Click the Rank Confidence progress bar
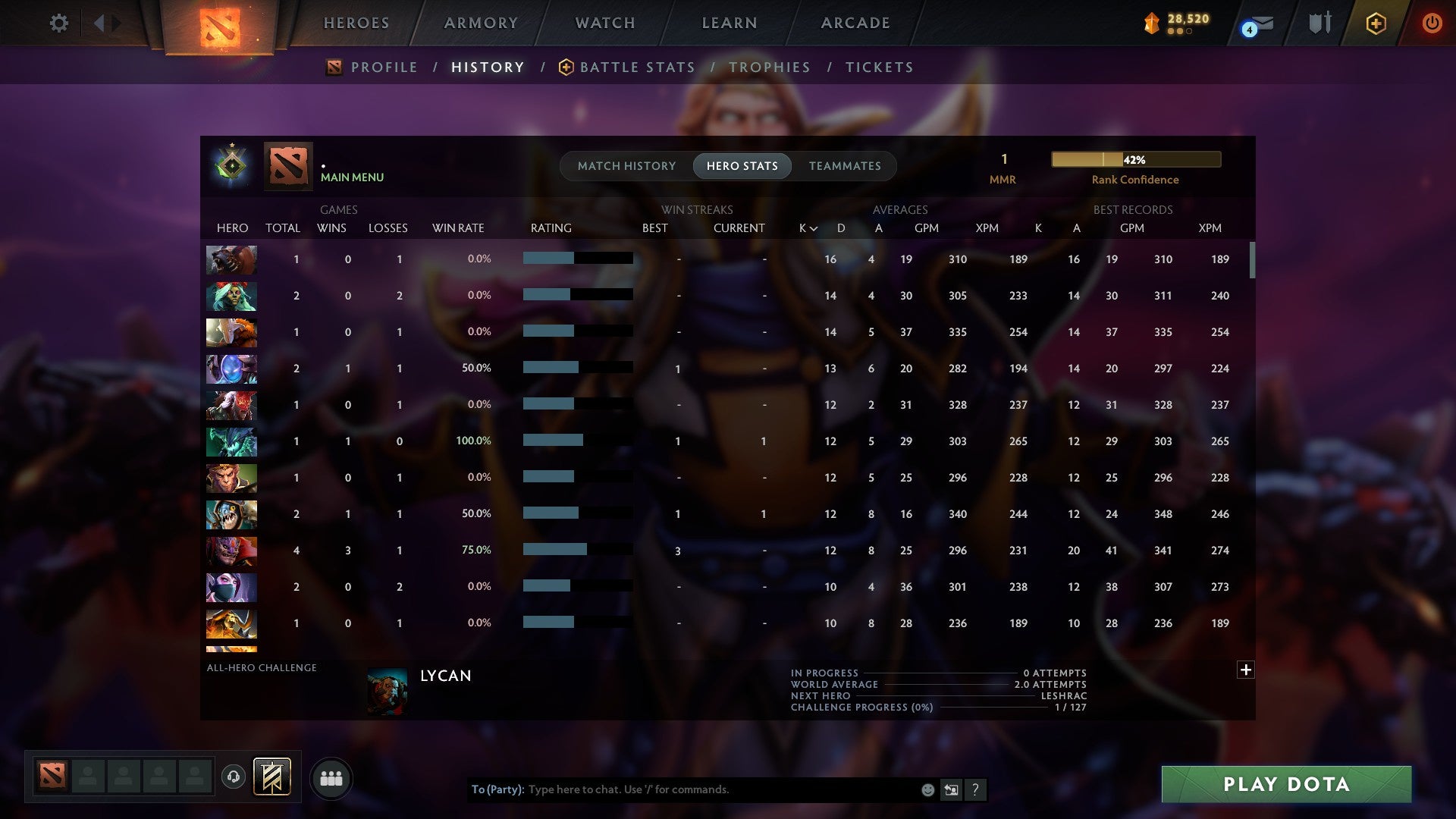Screen dimensions: 1456x819 pyautogui.click(x=1135, y=159)
